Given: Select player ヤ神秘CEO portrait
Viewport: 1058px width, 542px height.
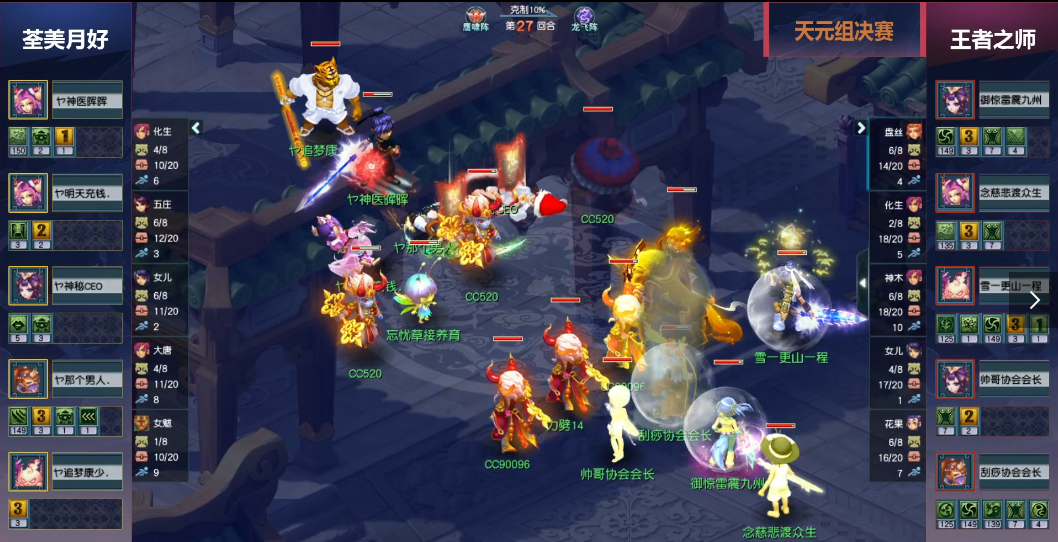Looking at the screenshot, I should click(27, 285).
